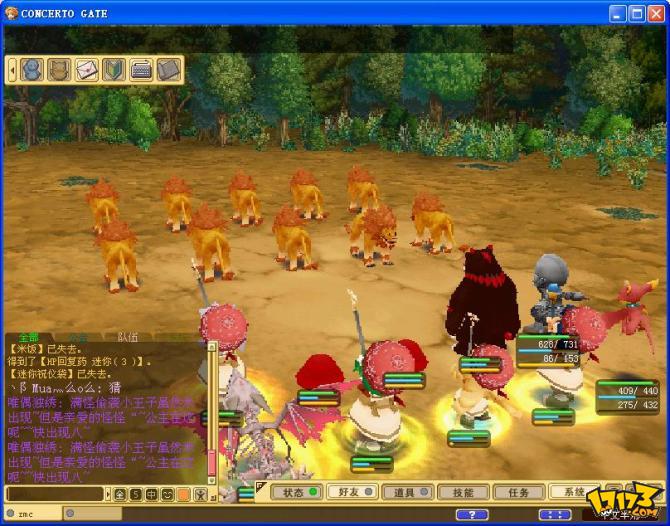The width and height of the screenshot is (670, 526).
Task: Open the gray book icon in the top toolbar
Action: point(168,70)
